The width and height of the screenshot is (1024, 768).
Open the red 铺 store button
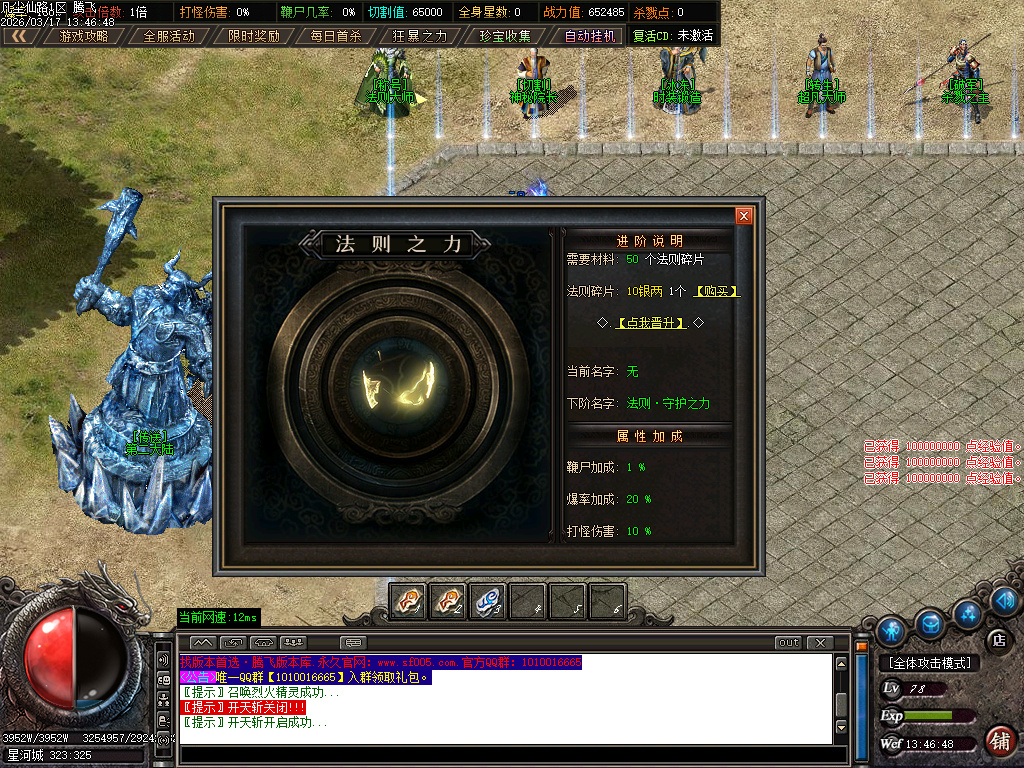pyautogui.click(x=998, y=741)
